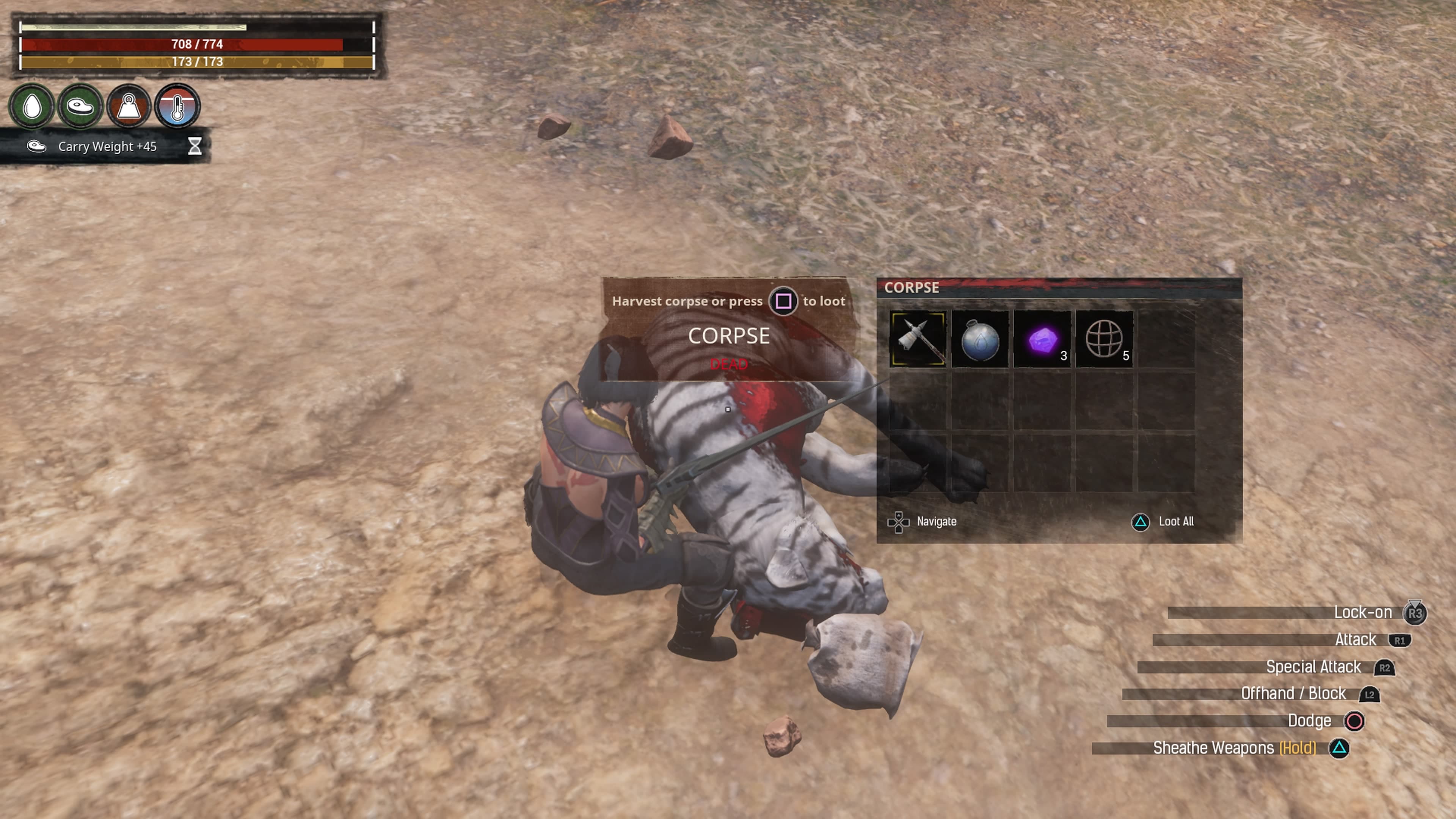
Task: Choose the round mesh item stack of 5
Action: 1104,339
